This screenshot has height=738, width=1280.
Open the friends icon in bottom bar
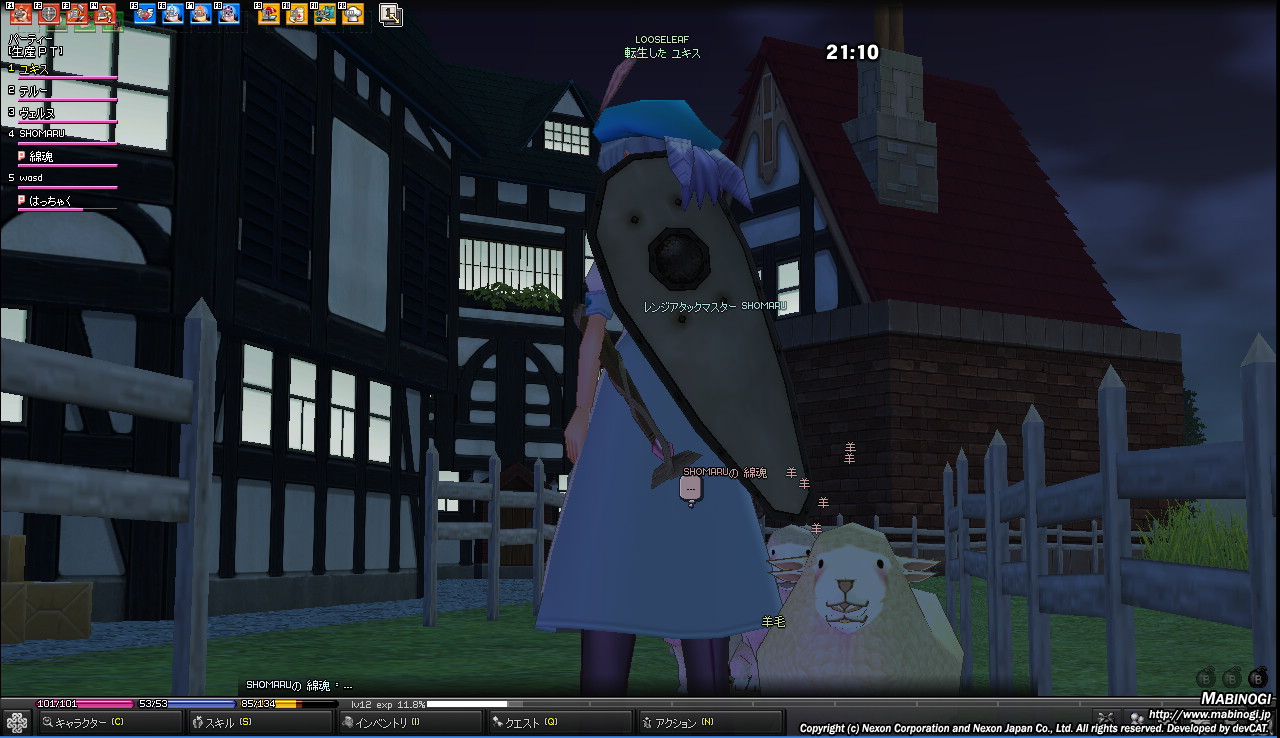1135,717
